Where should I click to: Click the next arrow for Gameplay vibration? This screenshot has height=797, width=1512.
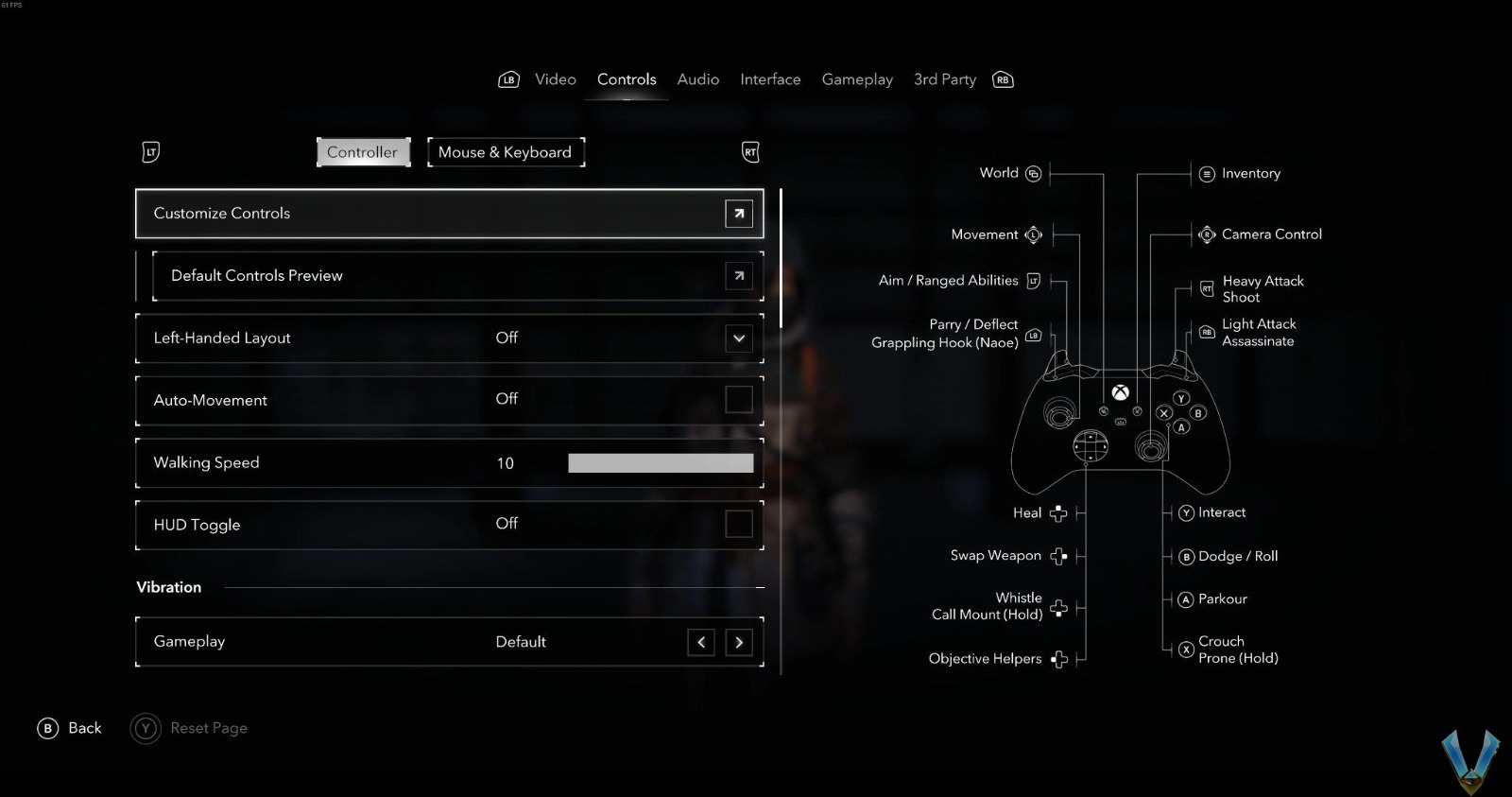tap(739, 642)
